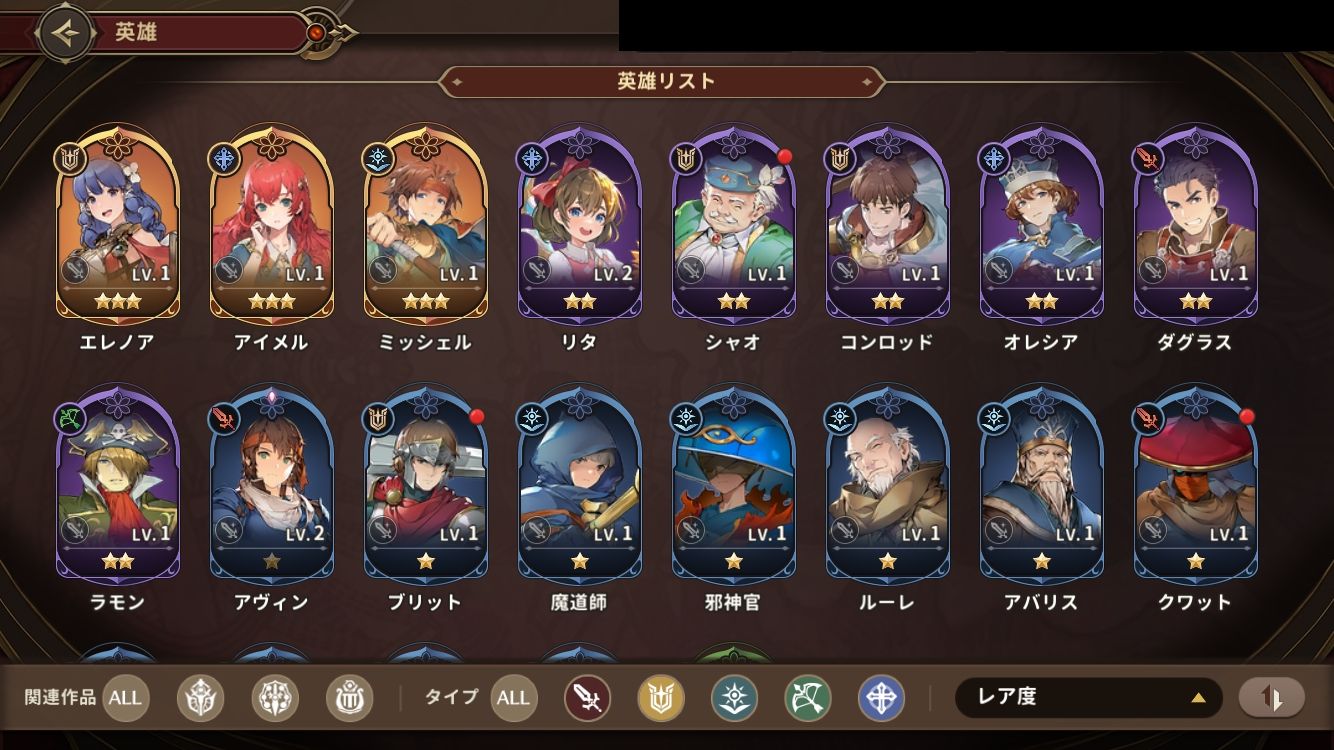Filter heroes by green bow type

click(808, 698)
